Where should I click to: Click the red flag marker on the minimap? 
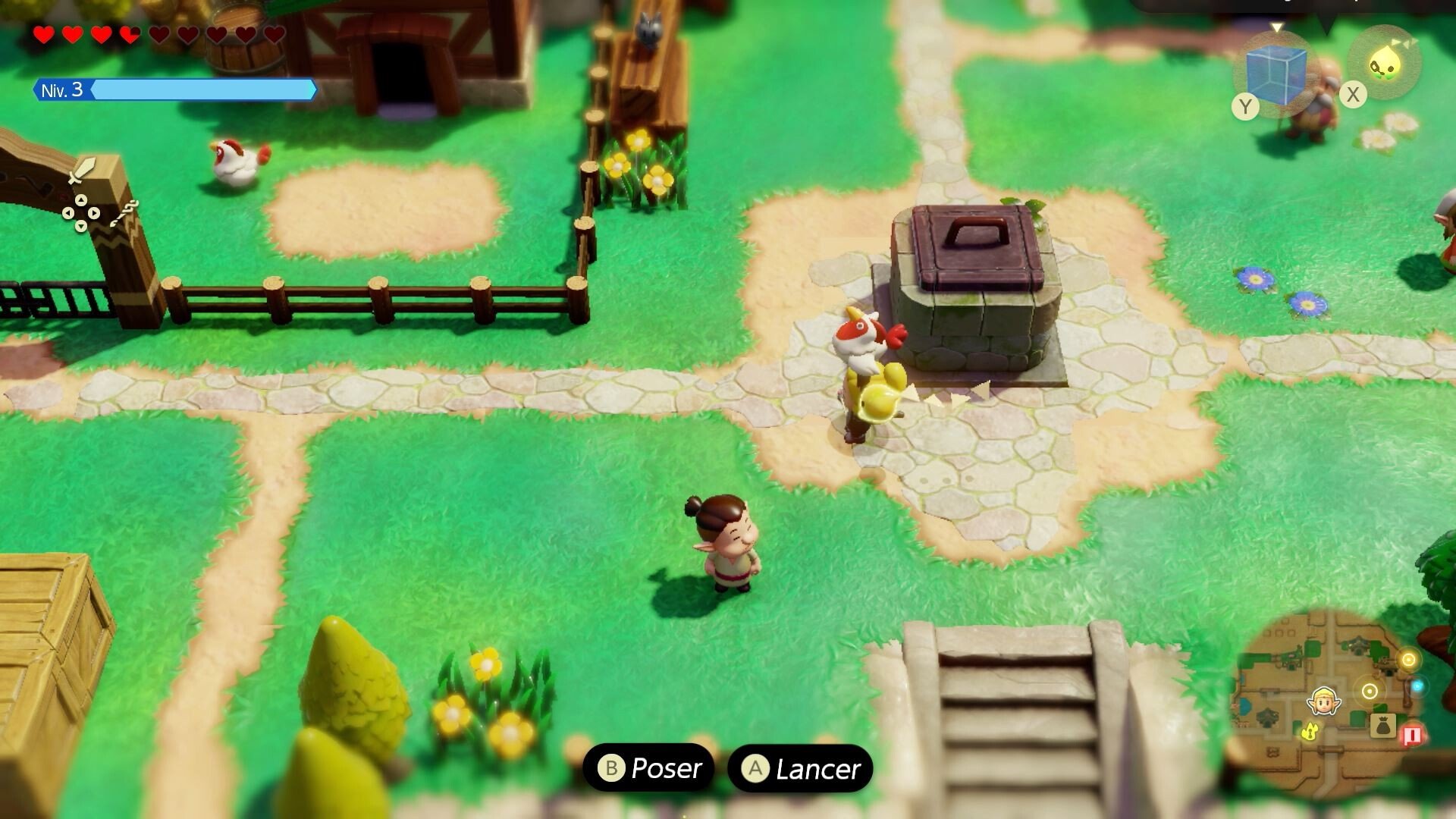(x=1412, y=734)
